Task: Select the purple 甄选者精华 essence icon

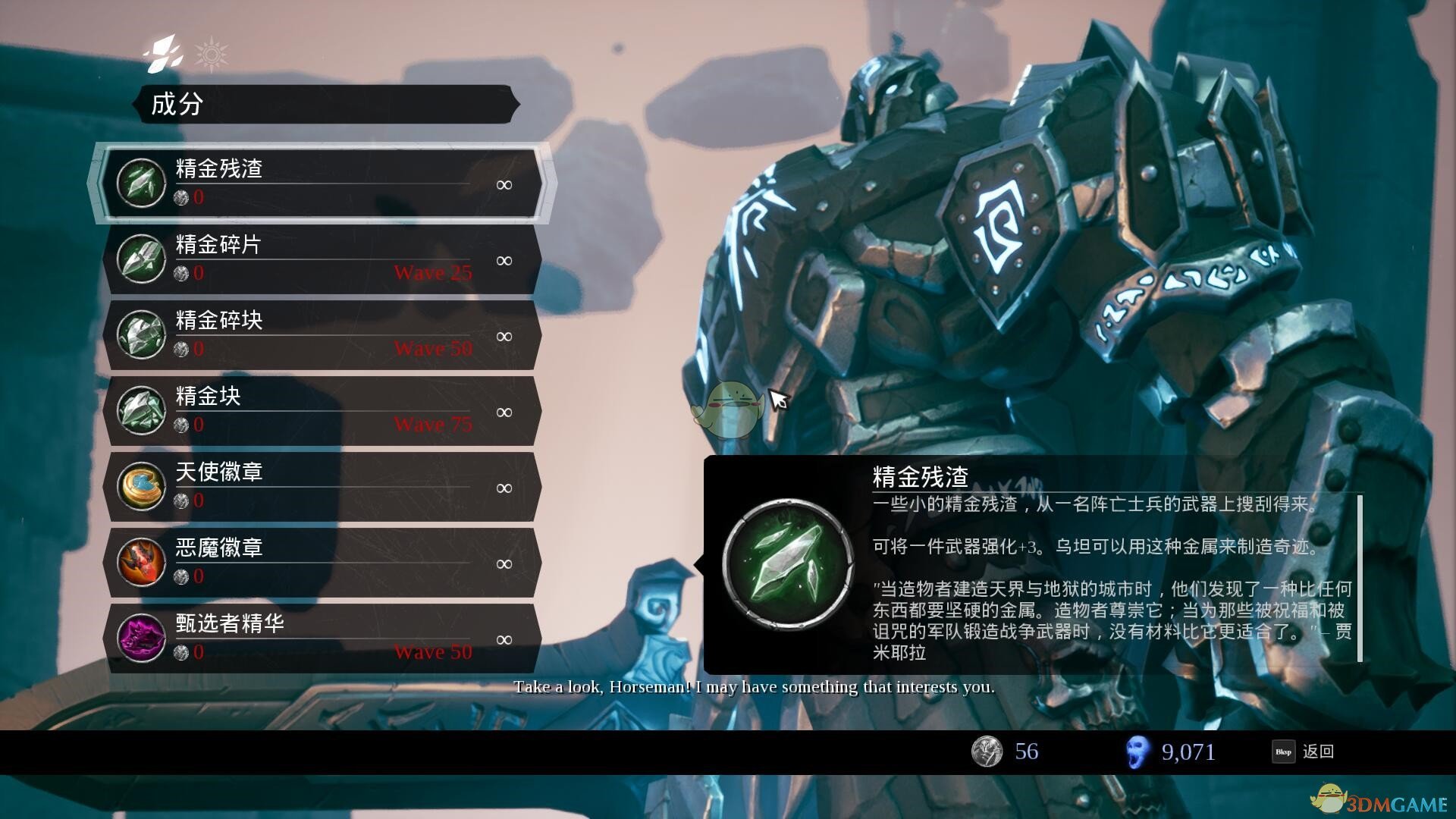Action: point(140,639)
